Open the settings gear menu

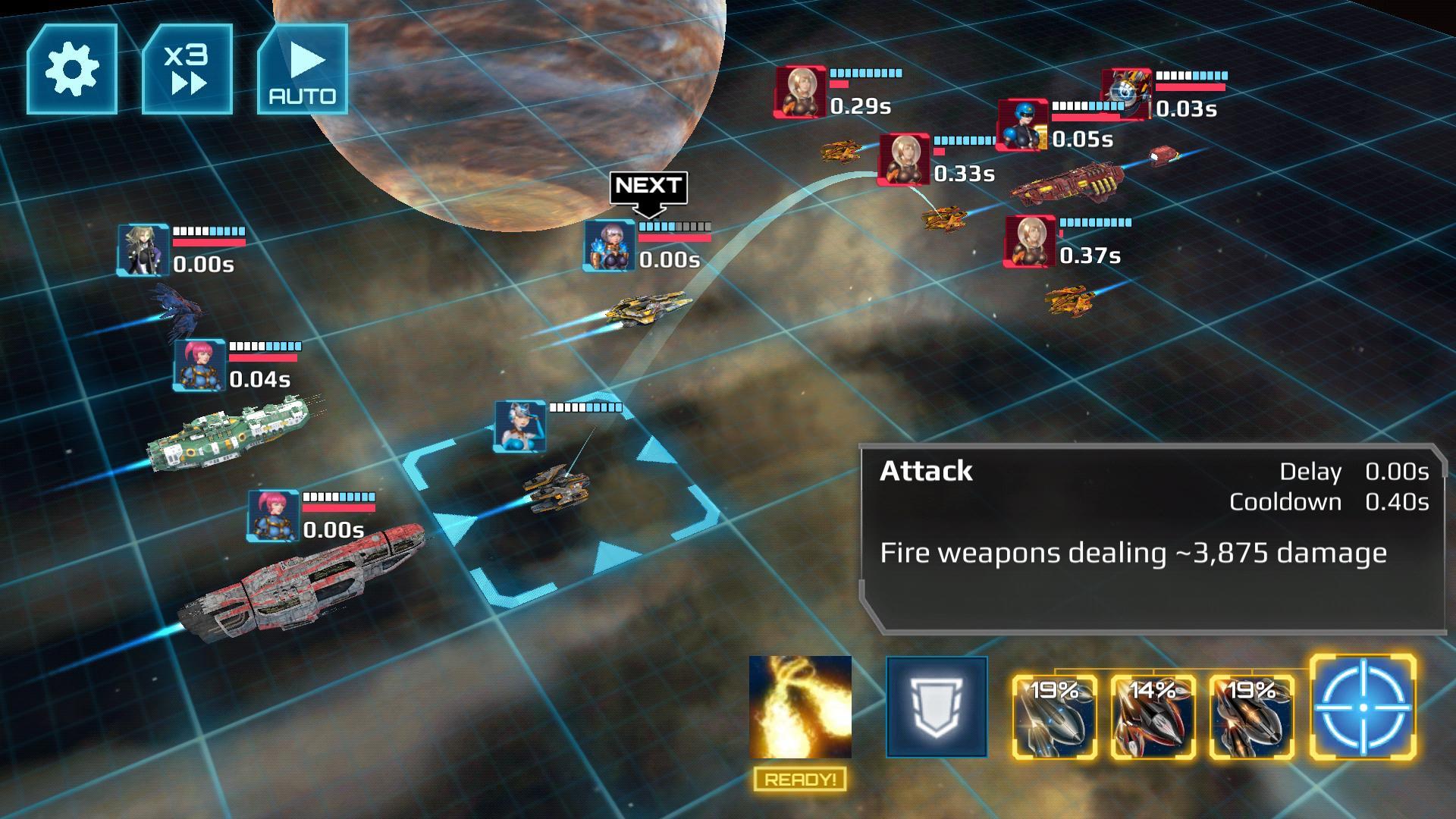tap(72, 68)
